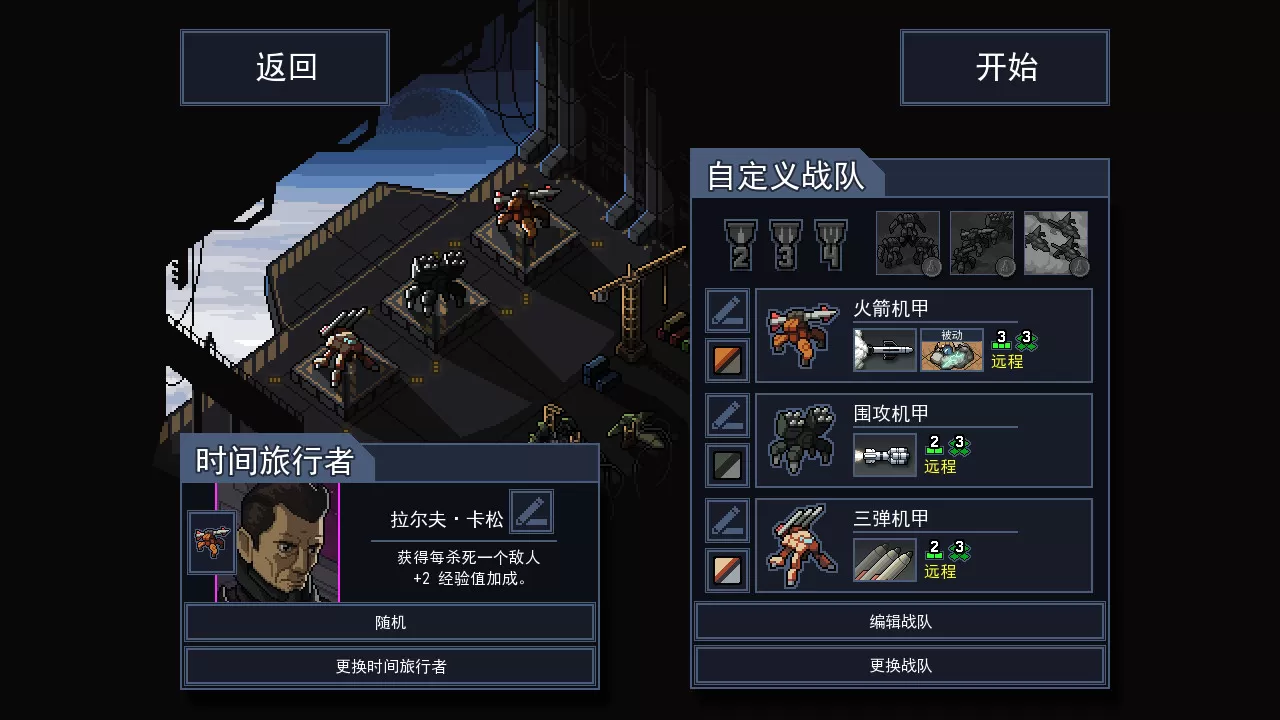View the rocket missile weapon icon of 火箭机甲

point(884,351)
